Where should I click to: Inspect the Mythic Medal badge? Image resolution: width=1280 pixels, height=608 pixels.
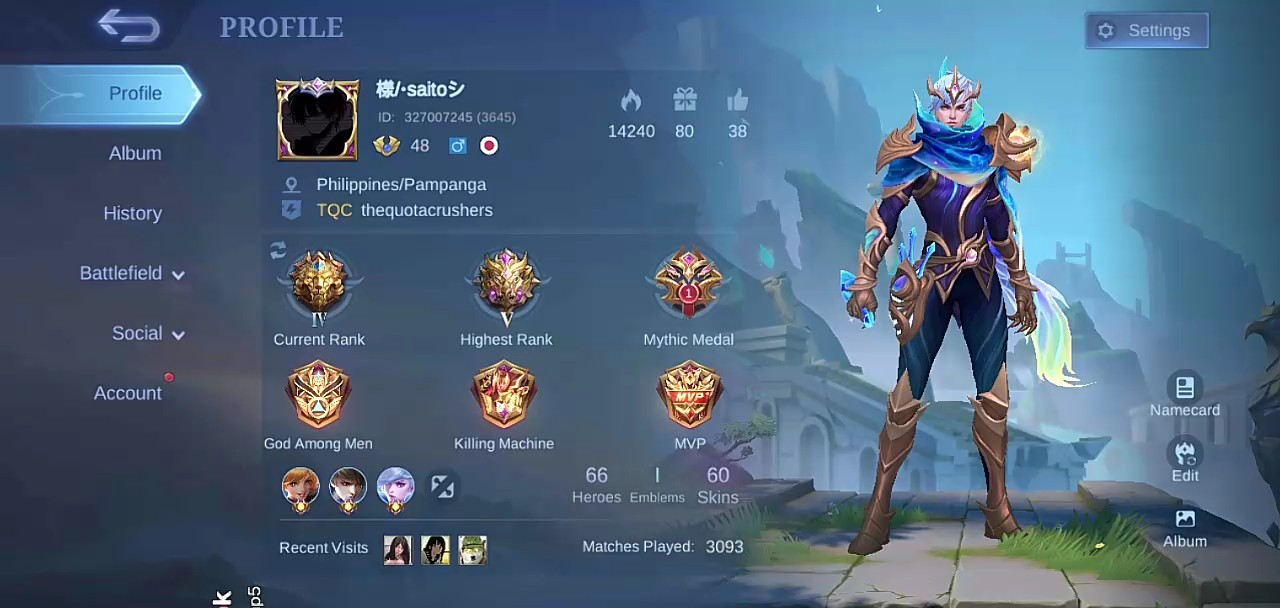pyautogui.click(x=688, y=286)
